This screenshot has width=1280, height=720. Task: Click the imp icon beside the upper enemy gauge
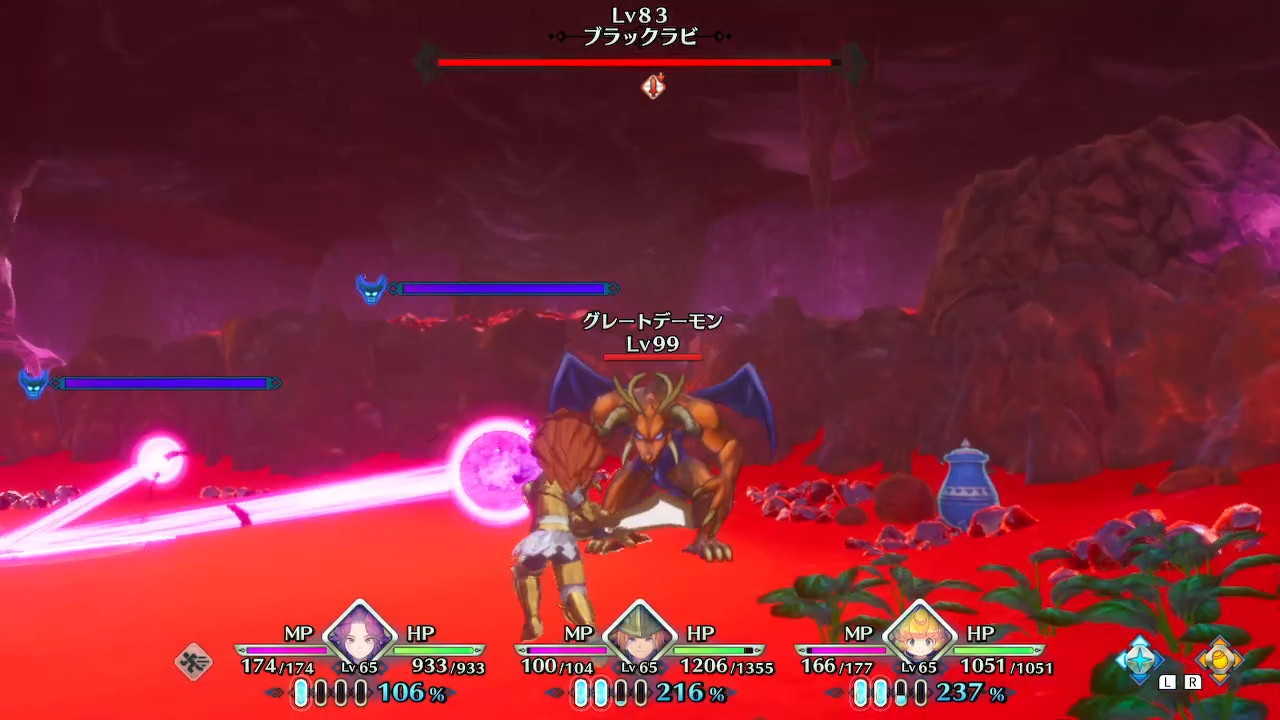(x=371, y=288)
